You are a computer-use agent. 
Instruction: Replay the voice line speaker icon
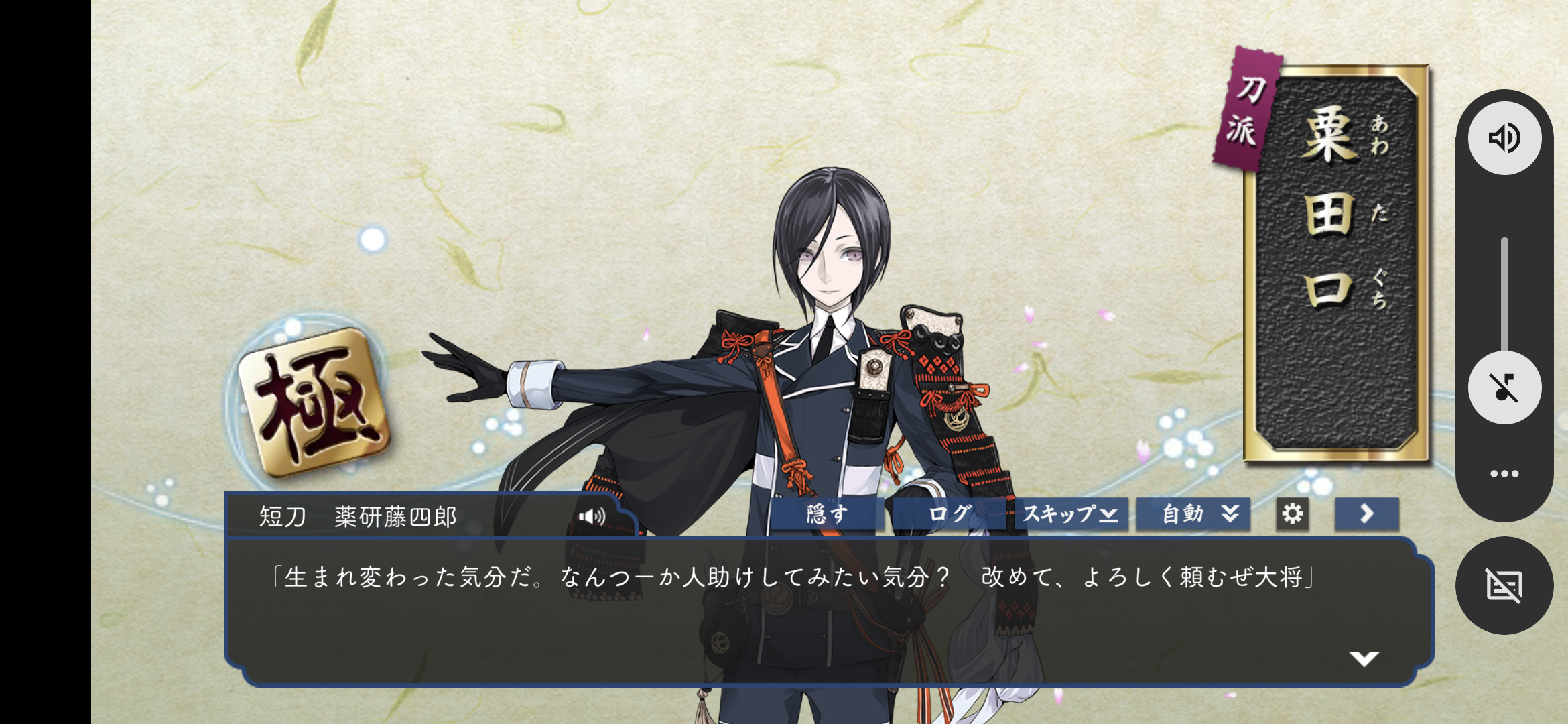pos(592,516)
